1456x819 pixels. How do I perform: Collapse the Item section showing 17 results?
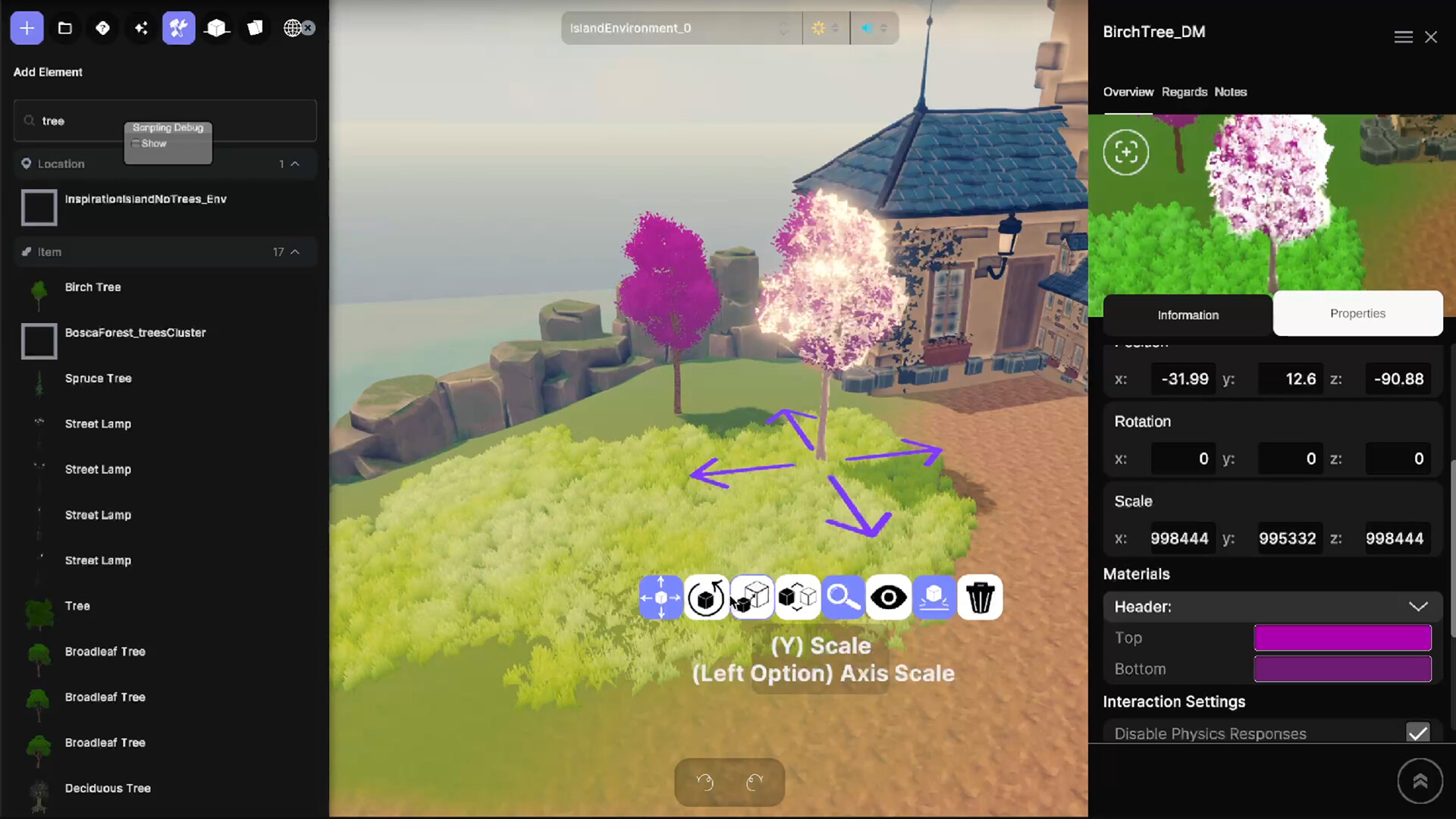(296, 252)
